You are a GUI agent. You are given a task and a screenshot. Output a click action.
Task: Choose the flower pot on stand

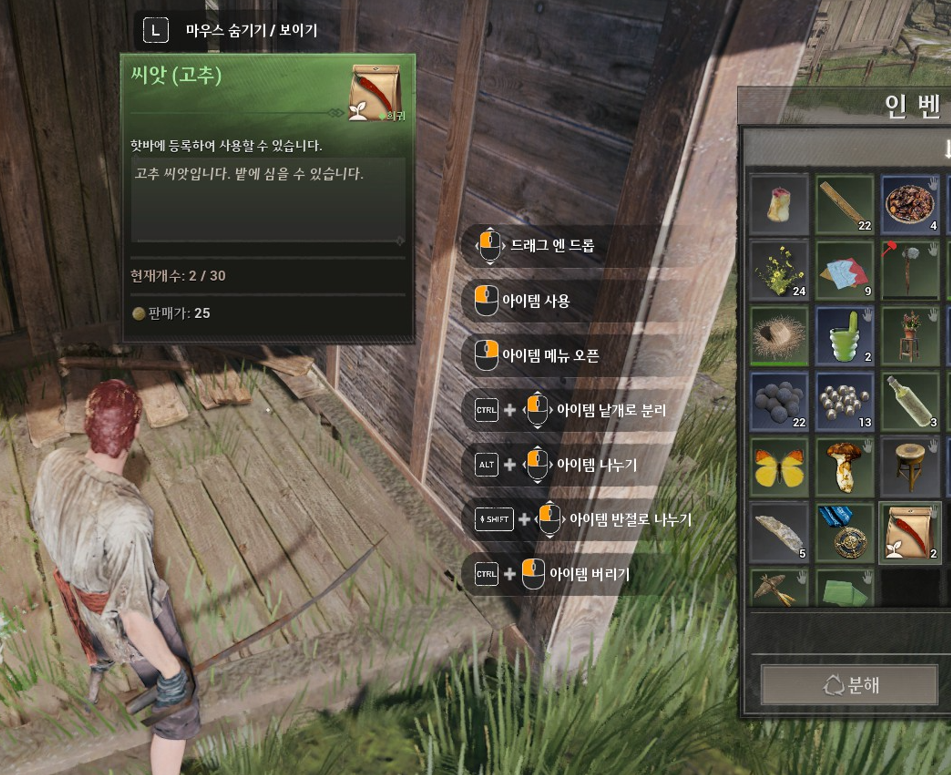coord(910,336)
